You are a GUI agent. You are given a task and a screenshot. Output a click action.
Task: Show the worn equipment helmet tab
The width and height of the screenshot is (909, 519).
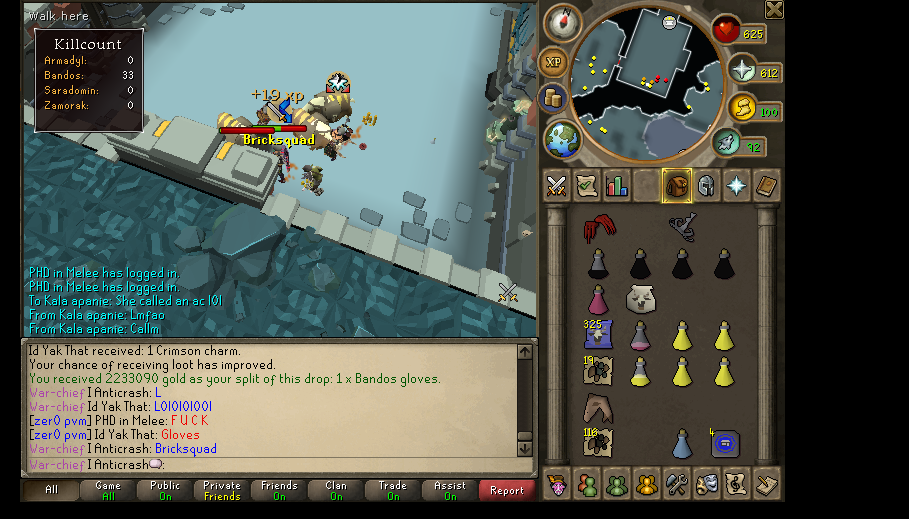pyautogui.click(x=706, y=186)
